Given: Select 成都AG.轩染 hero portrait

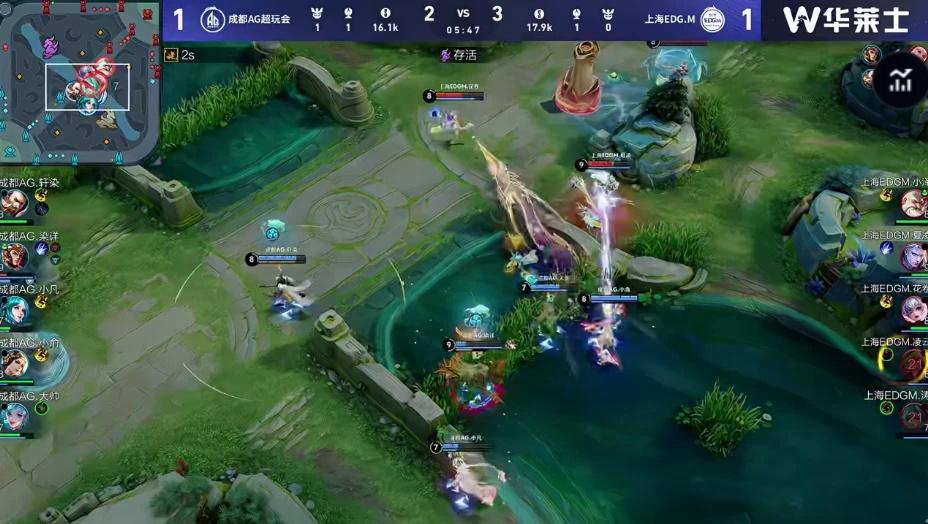Looking at the screenshot, I should click(14, 204).
